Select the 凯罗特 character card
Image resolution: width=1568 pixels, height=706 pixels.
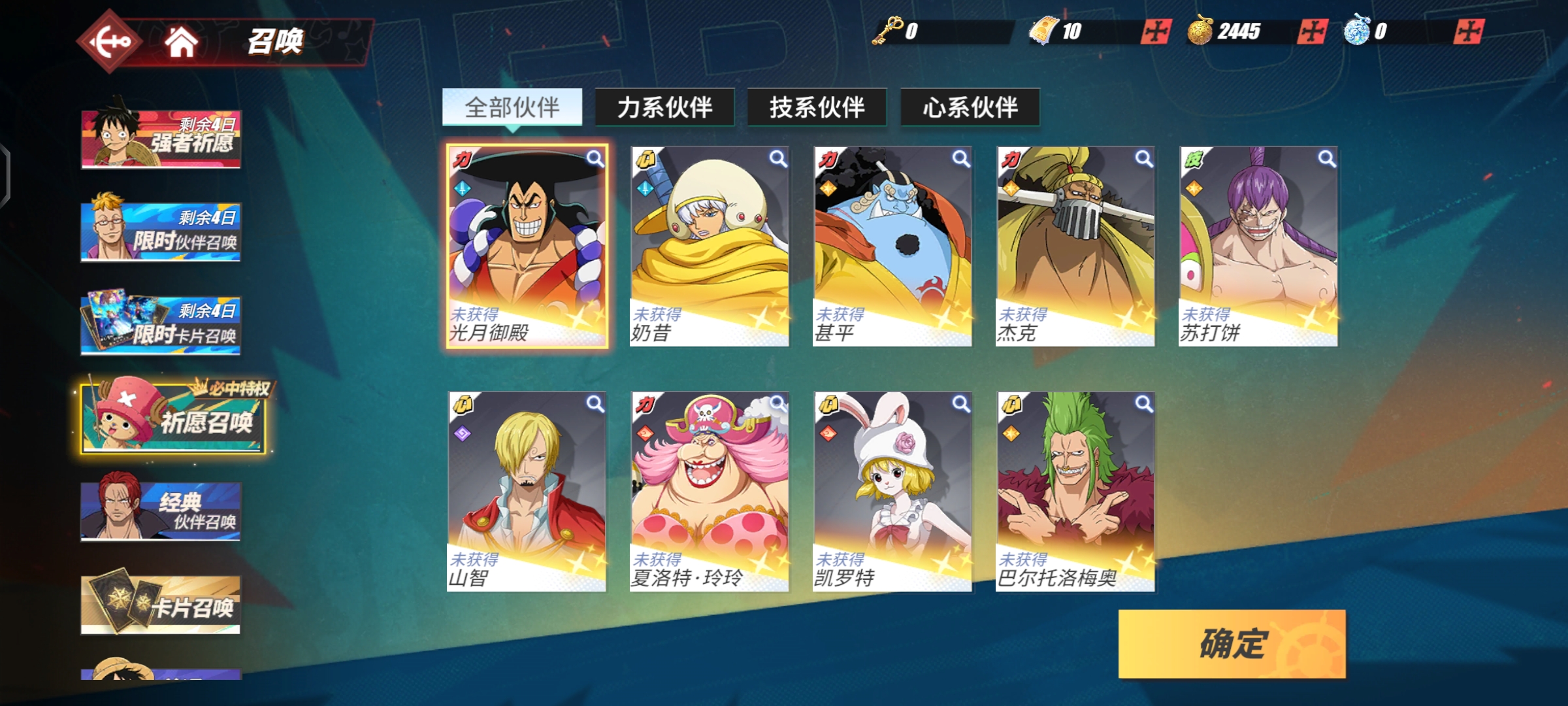[892, 492]
